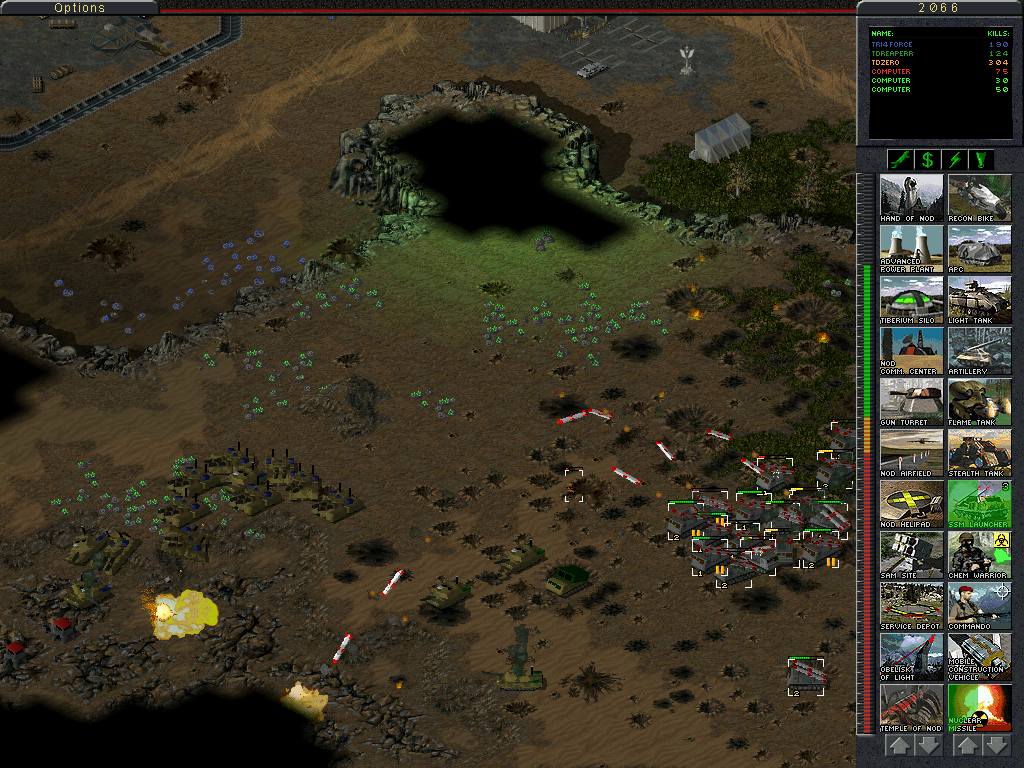Build a Hand of Nod
Viewport: 1024px width, 768px height.
pyautogui.click(x=911, y=198)
